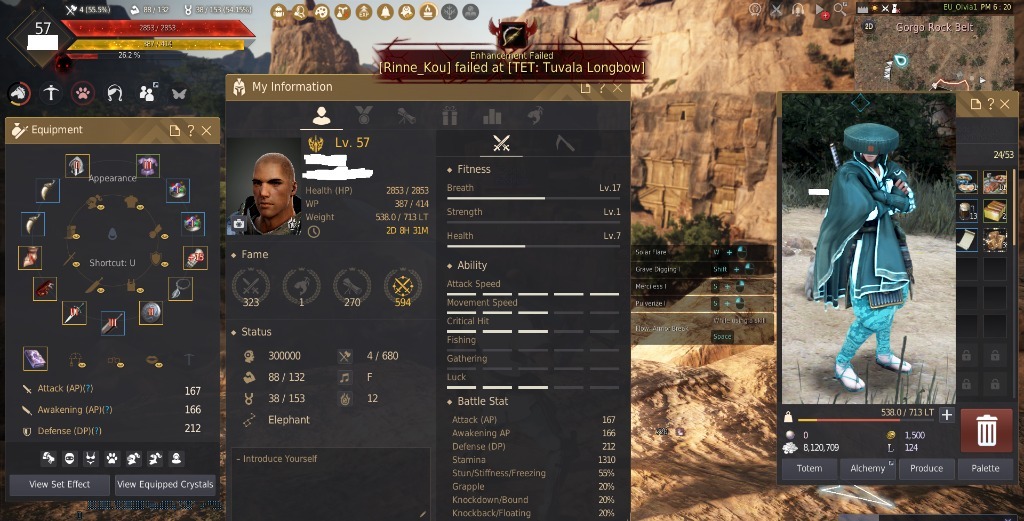Increase weight limit with the plus button

click(x=947, y=415)
